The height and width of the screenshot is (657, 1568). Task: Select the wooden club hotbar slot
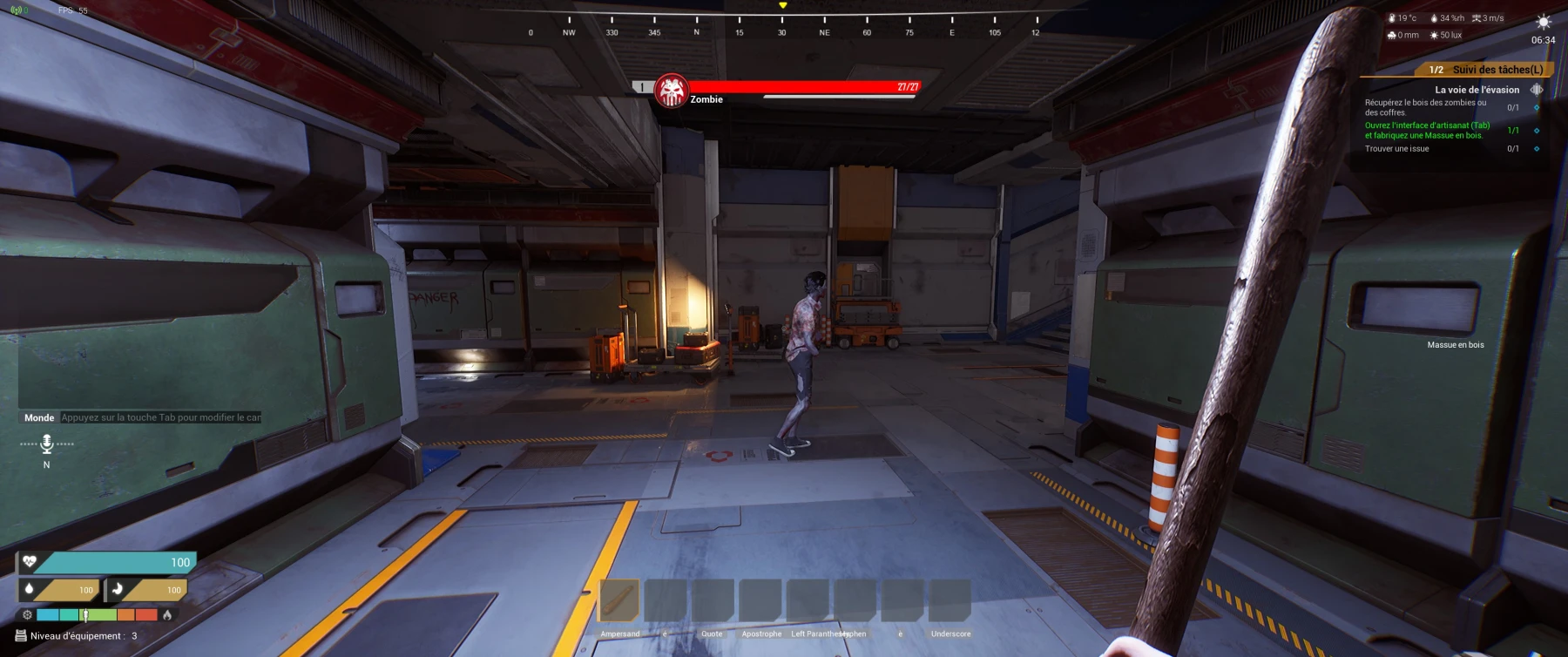pyautogui.click(x=619, y=600)
